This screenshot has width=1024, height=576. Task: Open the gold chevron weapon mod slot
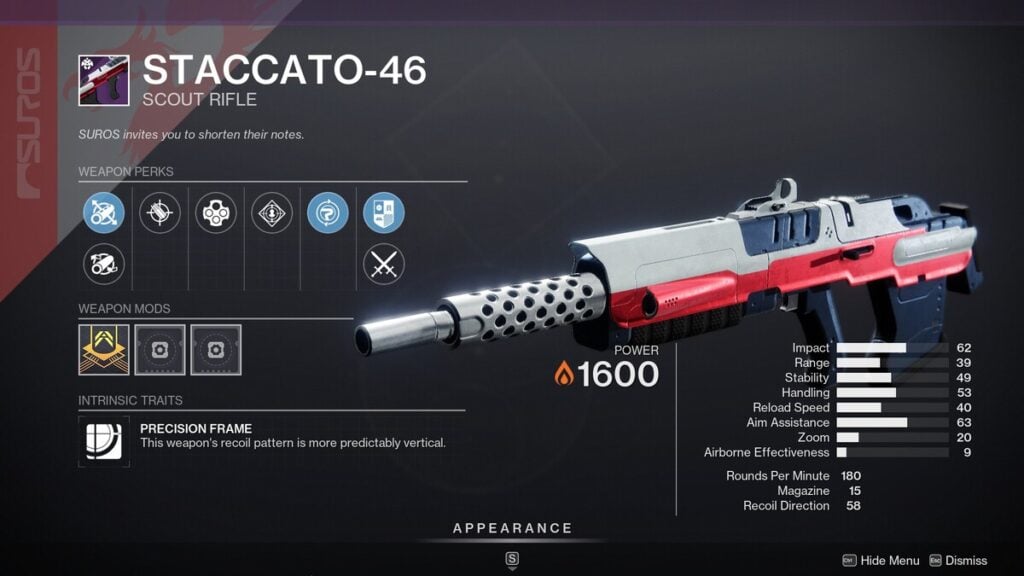104,350
